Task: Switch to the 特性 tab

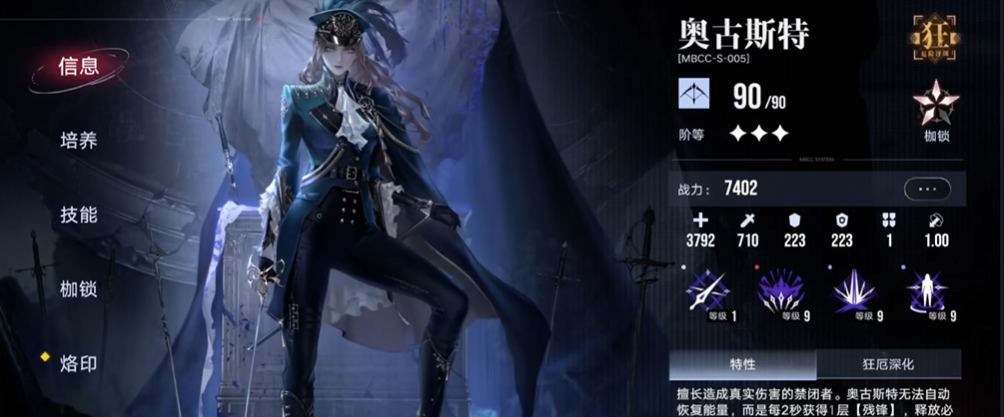Action: [x=743, y=364]
